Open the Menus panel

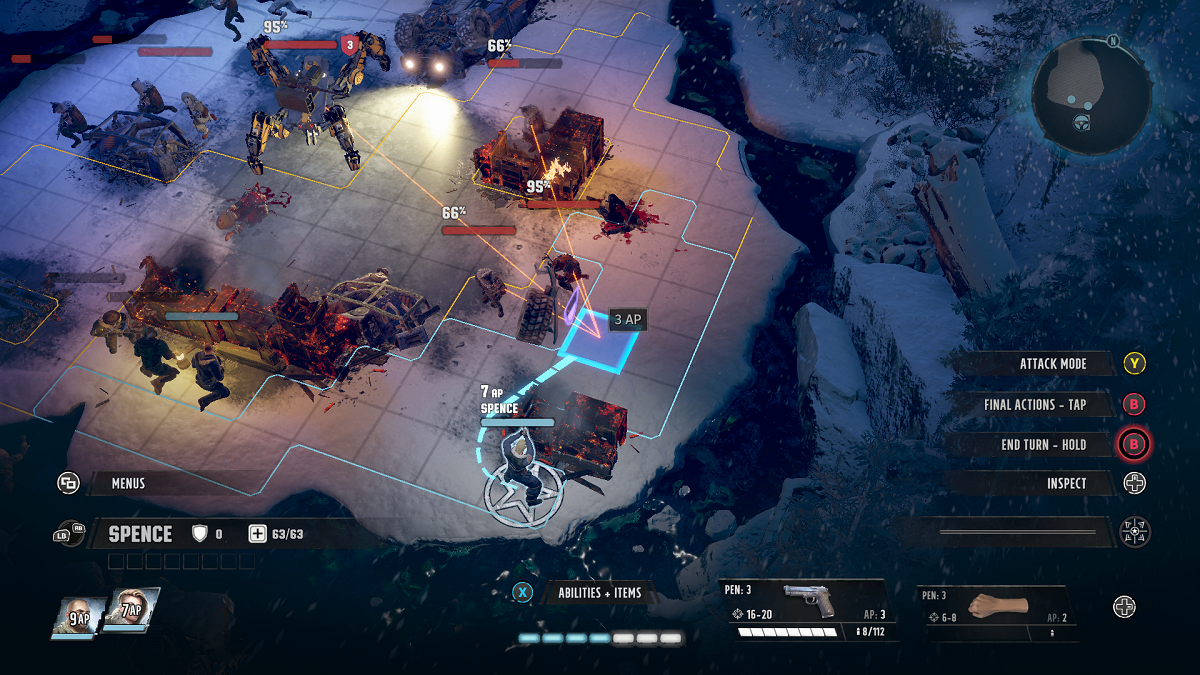click(x=128, y=484)
